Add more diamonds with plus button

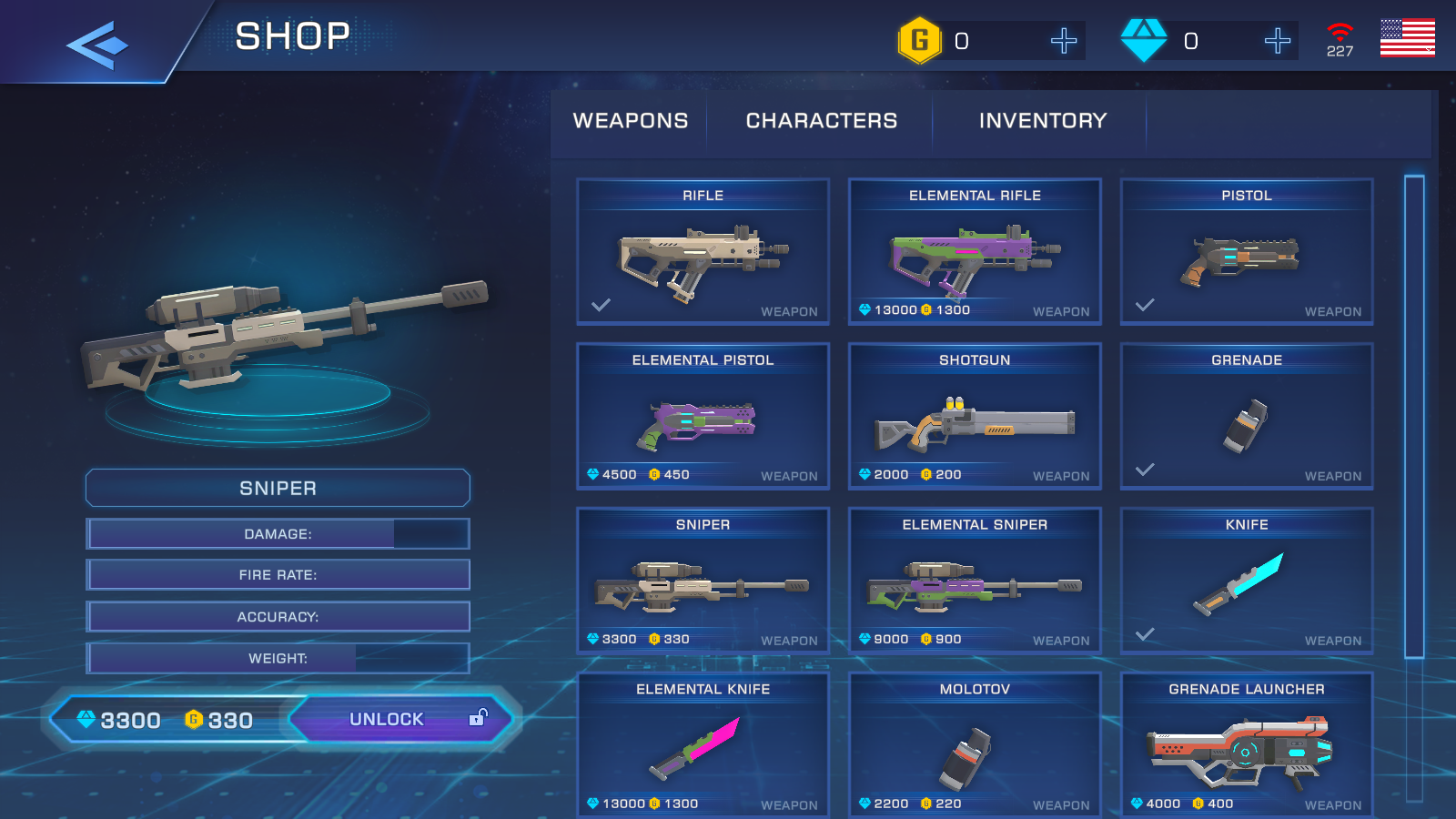click(1277, 41)
